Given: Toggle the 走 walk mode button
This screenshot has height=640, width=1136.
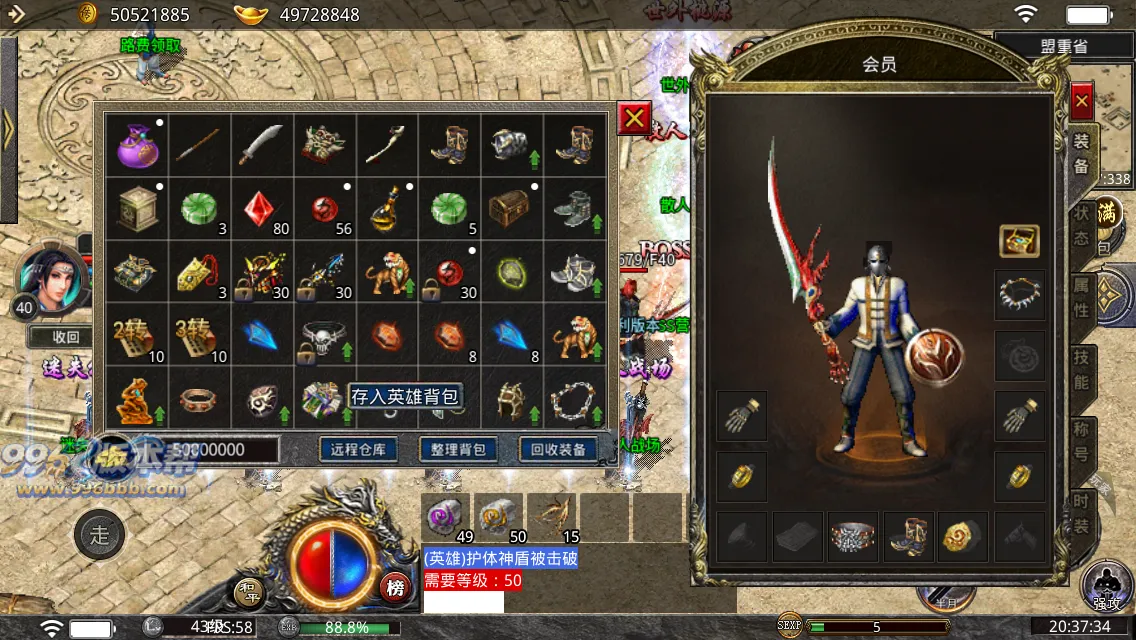Looking at the screenshot, I should (100, 535).
